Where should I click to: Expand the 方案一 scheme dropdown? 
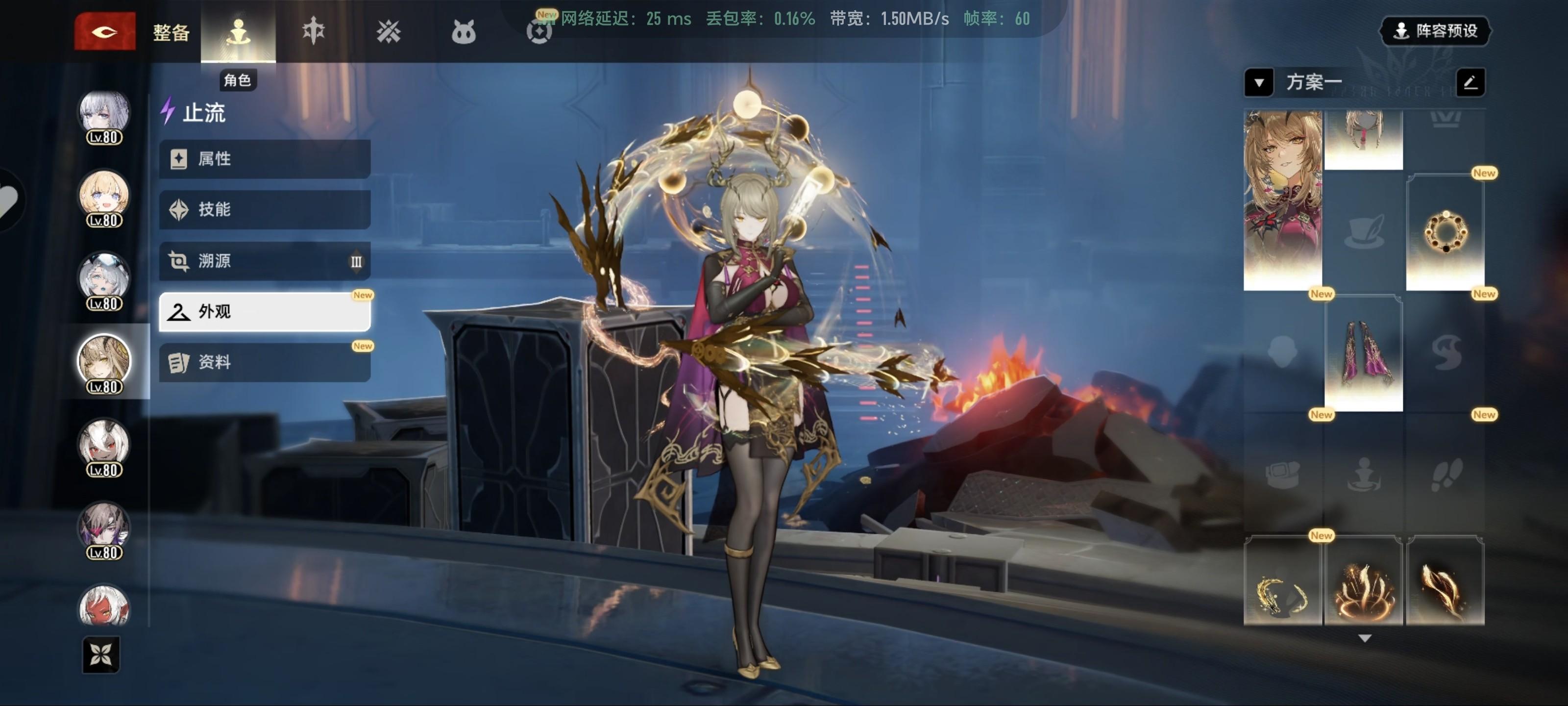pos(1258,82)
